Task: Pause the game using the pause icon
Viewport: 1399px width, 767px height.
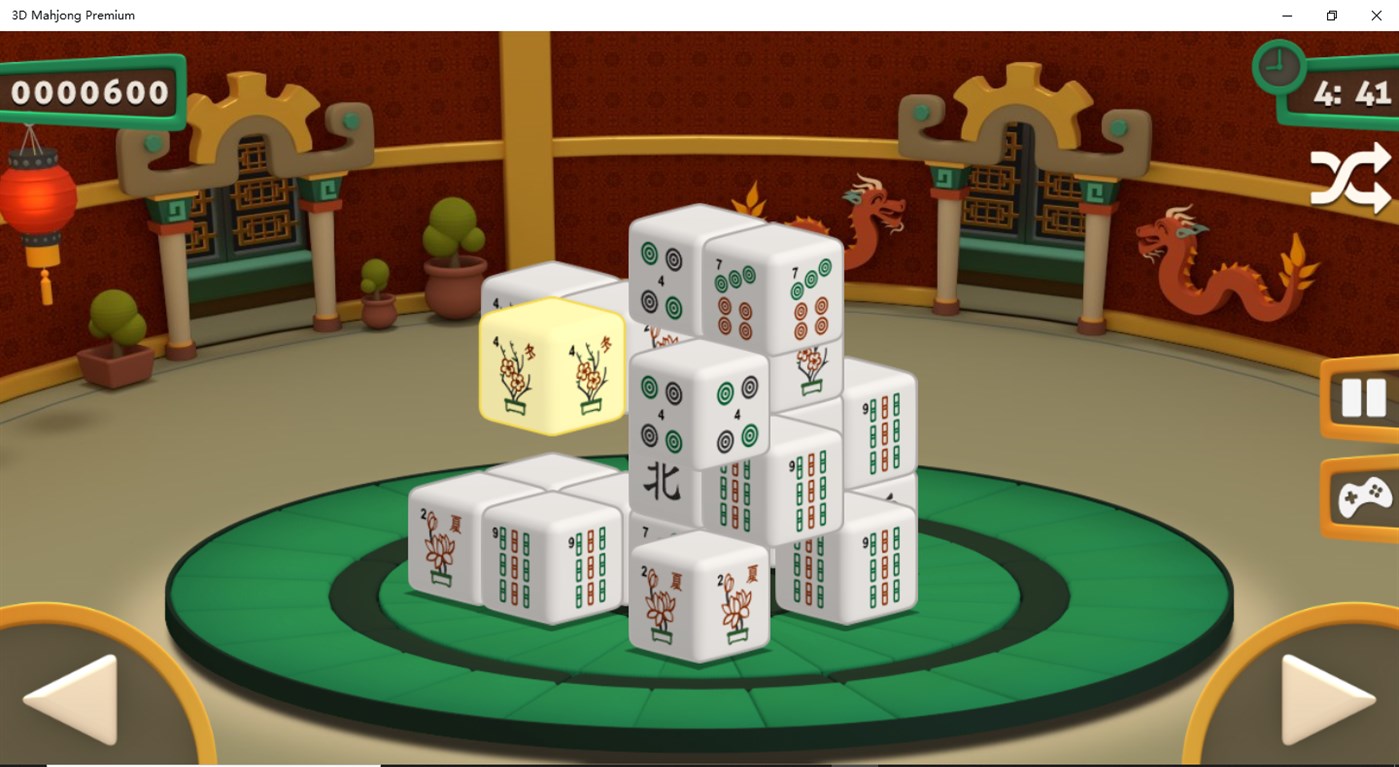Action: (1363, 397)
